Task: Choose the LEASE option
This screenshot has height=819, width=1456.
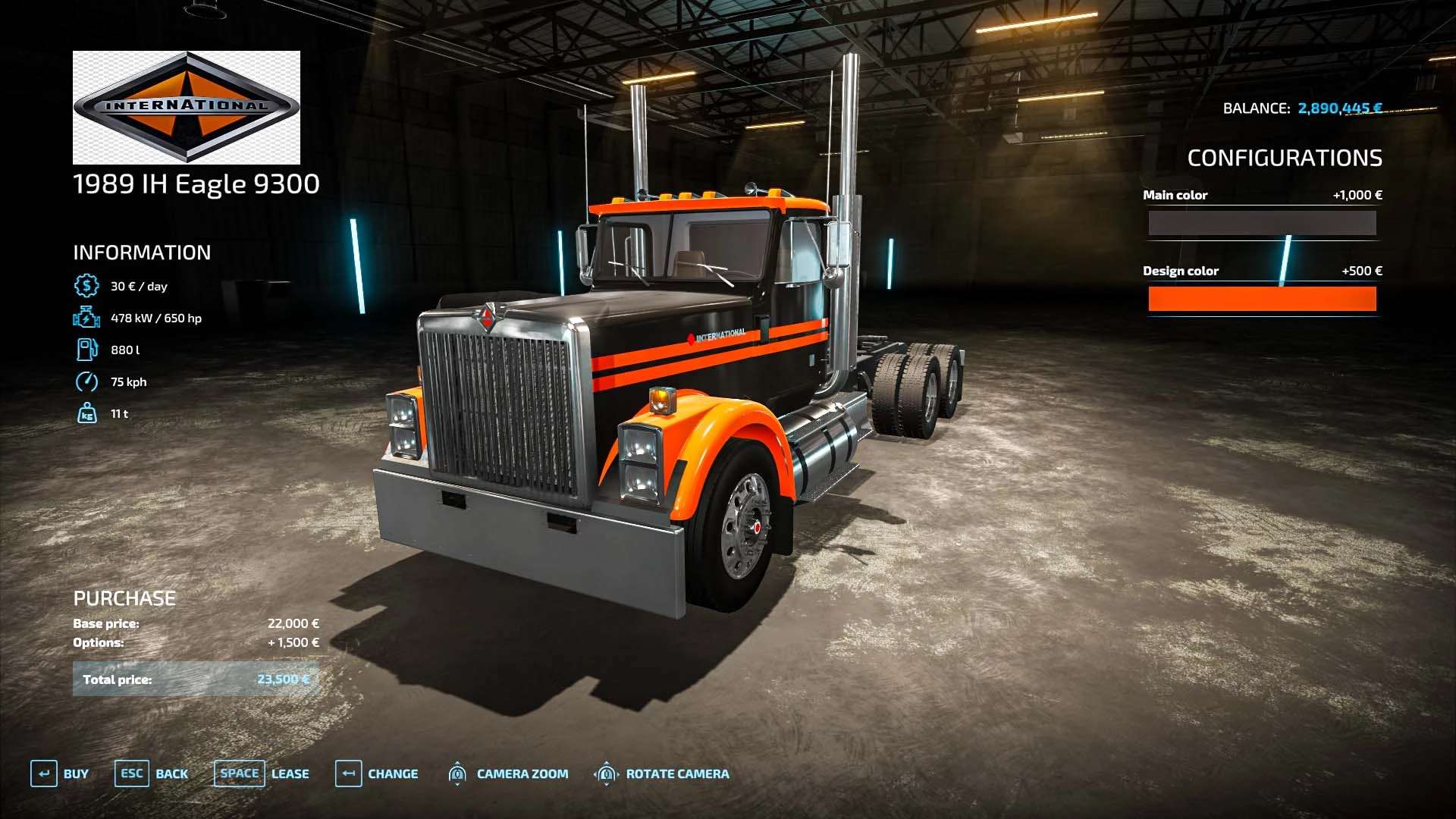Action: pos(262,773)
